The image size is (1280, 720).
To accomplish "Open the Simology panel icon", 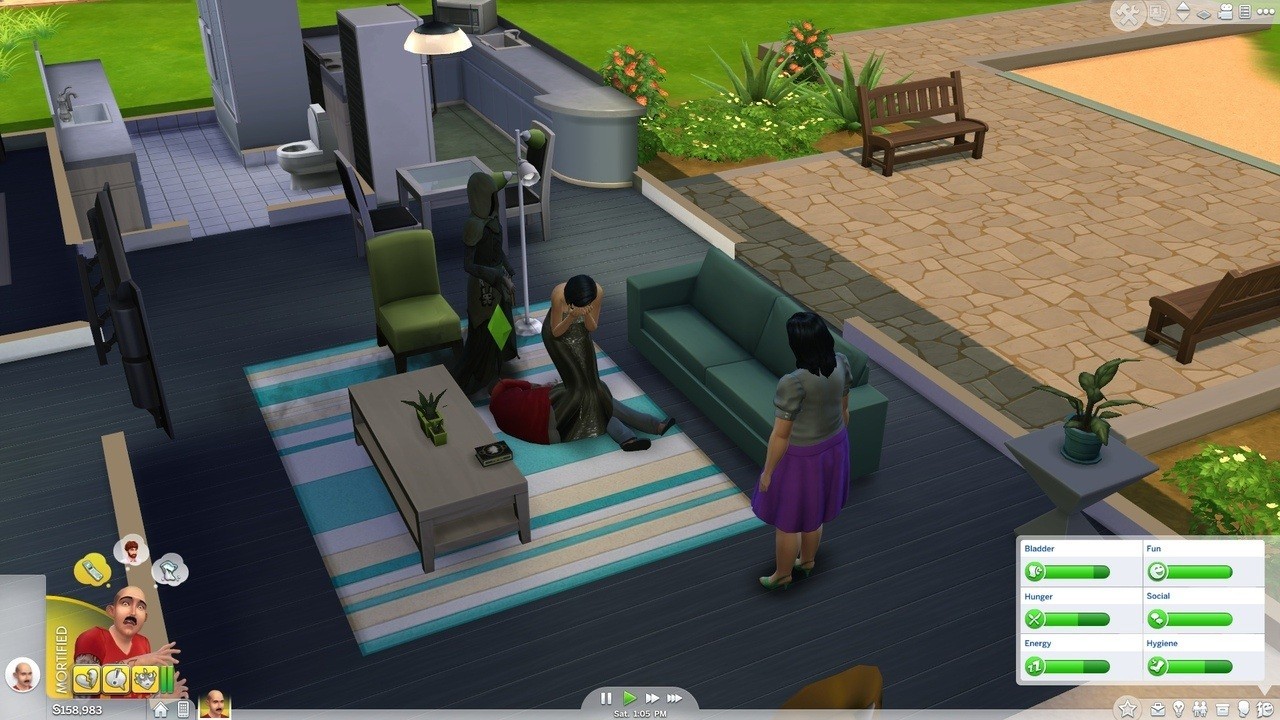I will (x=1243, y=708).
